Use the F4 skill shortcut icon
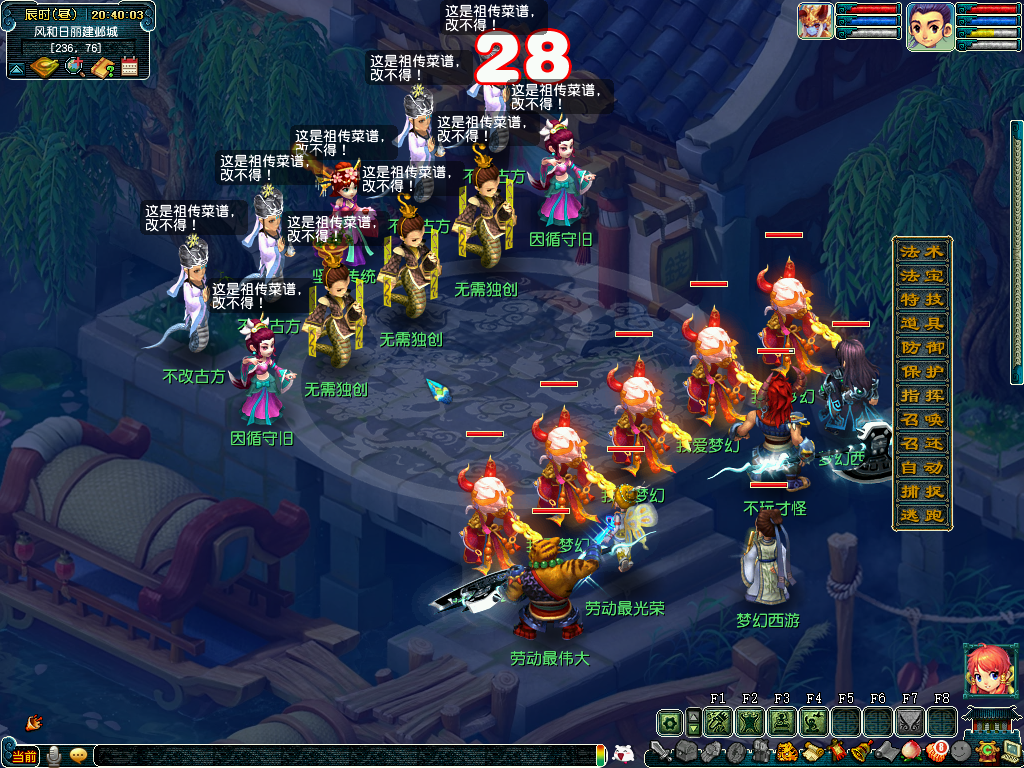 814,721
